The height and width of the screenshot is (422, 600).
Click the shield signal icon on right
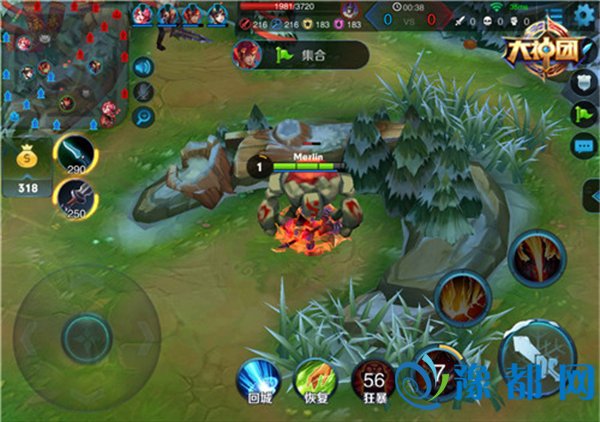tap(583, 82)
